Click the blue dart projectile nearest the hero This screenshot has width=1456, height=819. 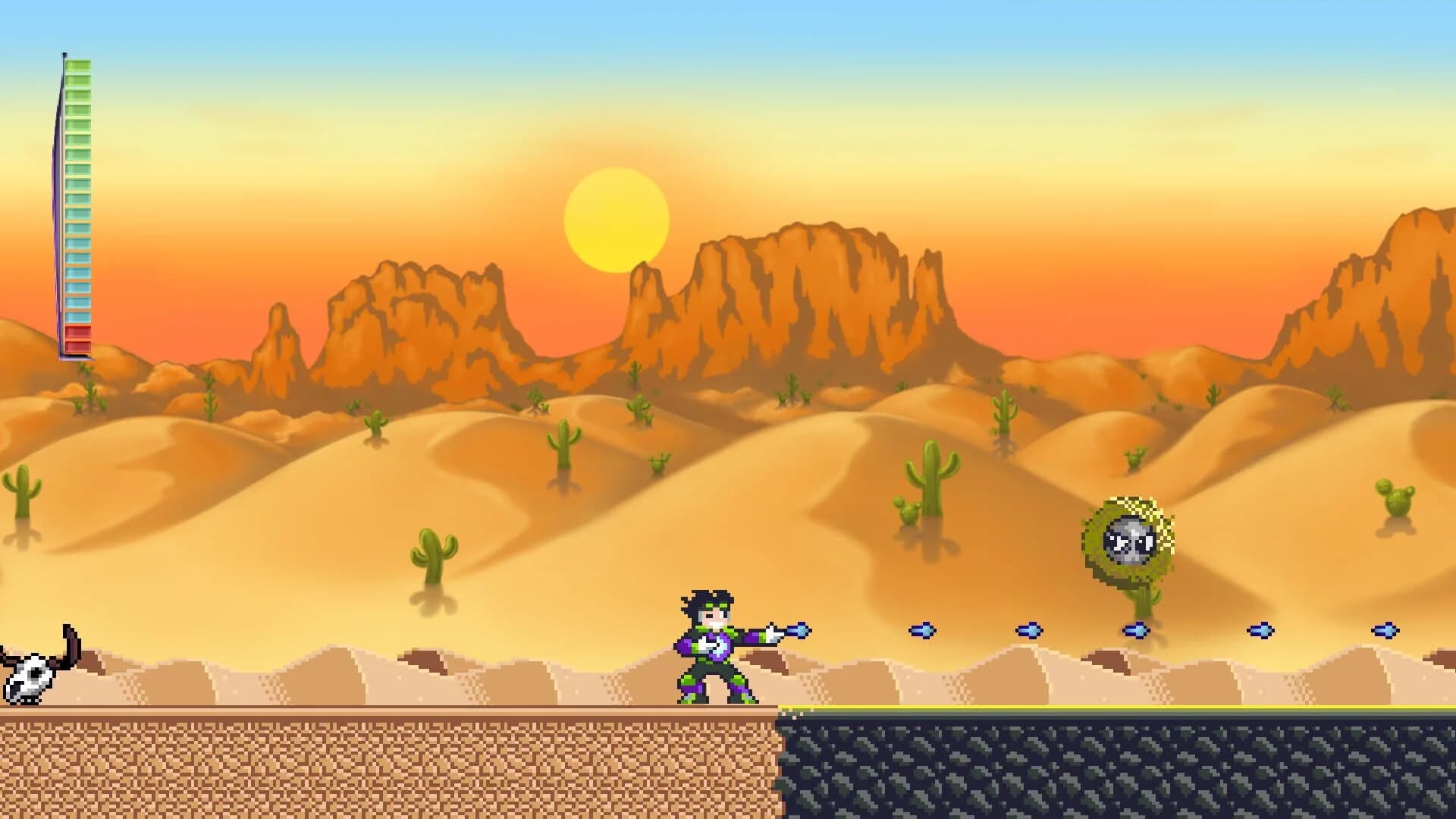coord(799,632)
